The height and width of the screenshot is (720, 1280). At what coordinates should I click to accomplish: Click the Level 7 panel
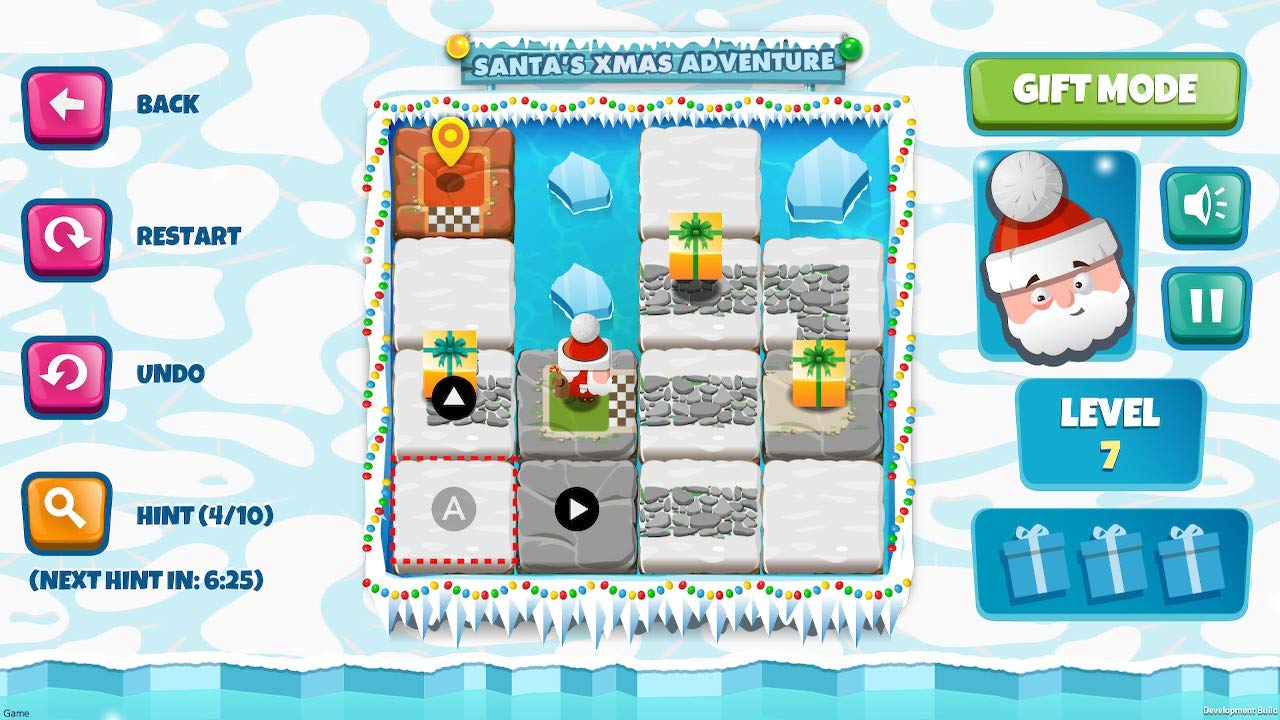pyautogui.click(x=1110, y=430)
